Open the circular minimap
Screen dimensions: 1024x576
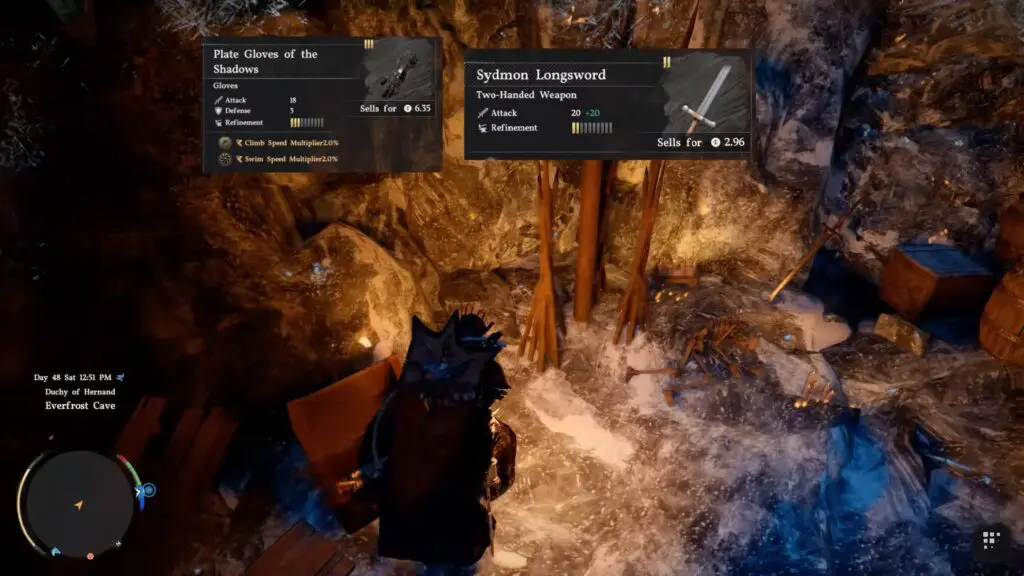tap(78, 503)
